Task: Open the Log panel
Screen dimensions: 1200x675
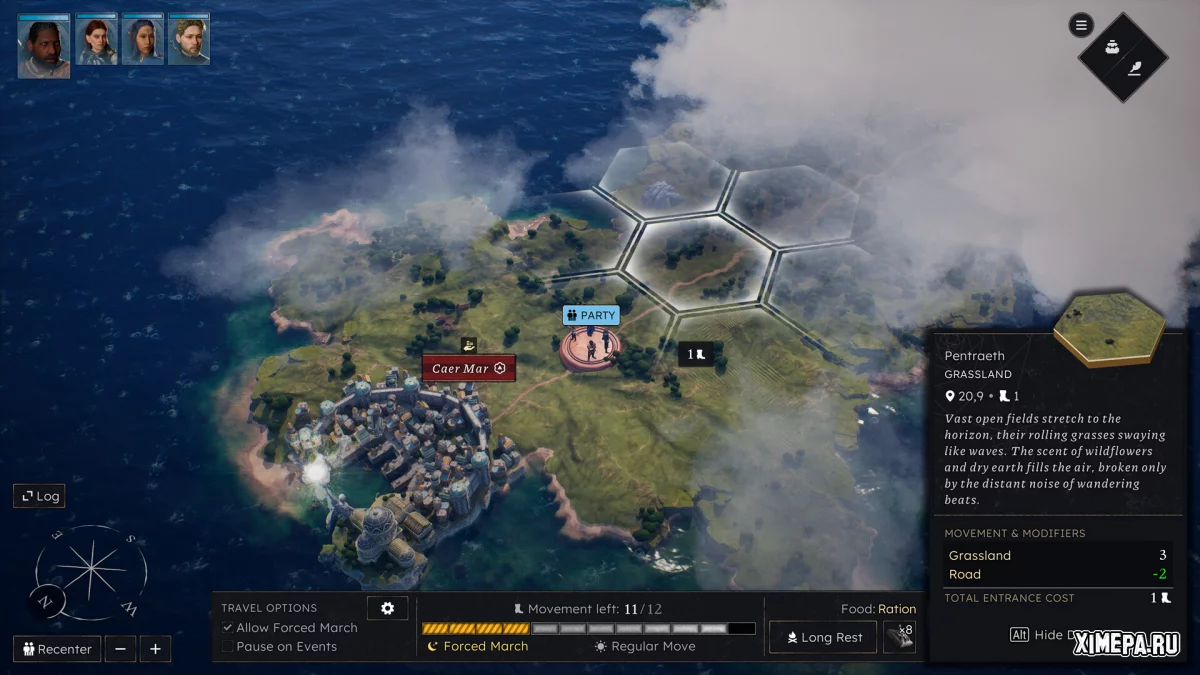Action: pos(39,496)
